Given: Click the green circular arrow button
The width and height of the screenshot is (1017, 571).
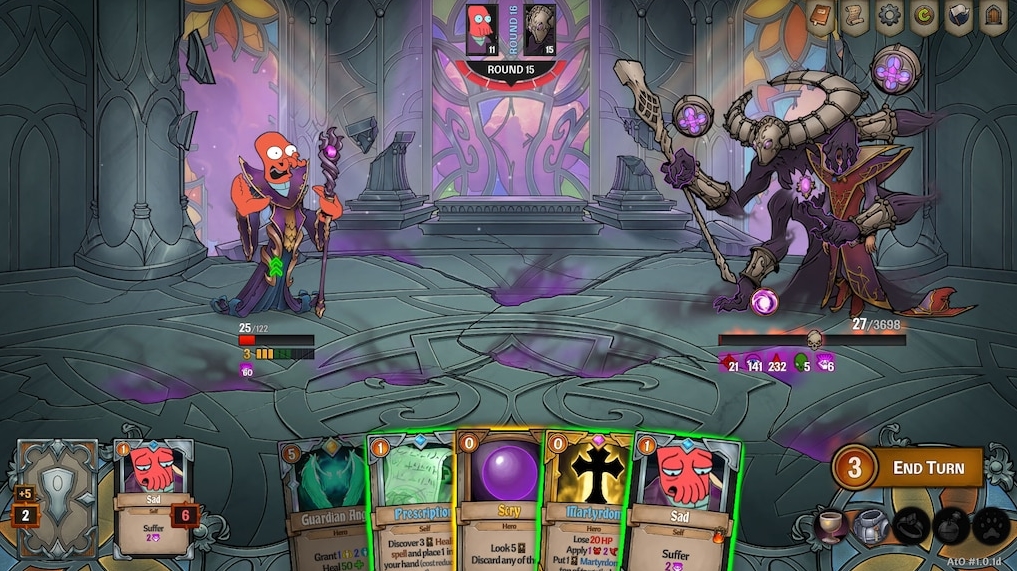Looking at the screenshot, I should pos(923,17).
